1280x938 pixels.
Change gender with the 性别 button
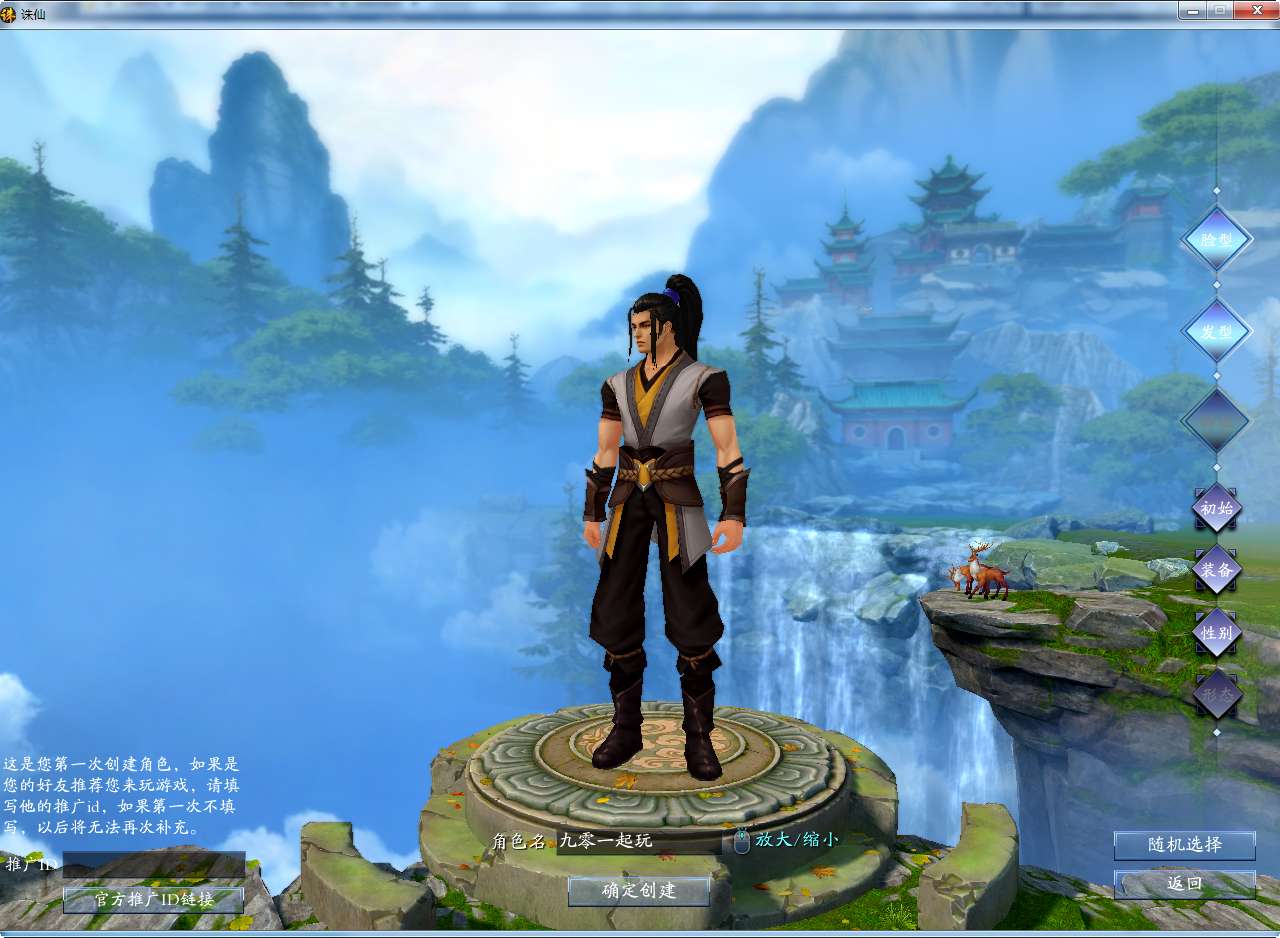pyautogui.click(x=1216, y=633)
